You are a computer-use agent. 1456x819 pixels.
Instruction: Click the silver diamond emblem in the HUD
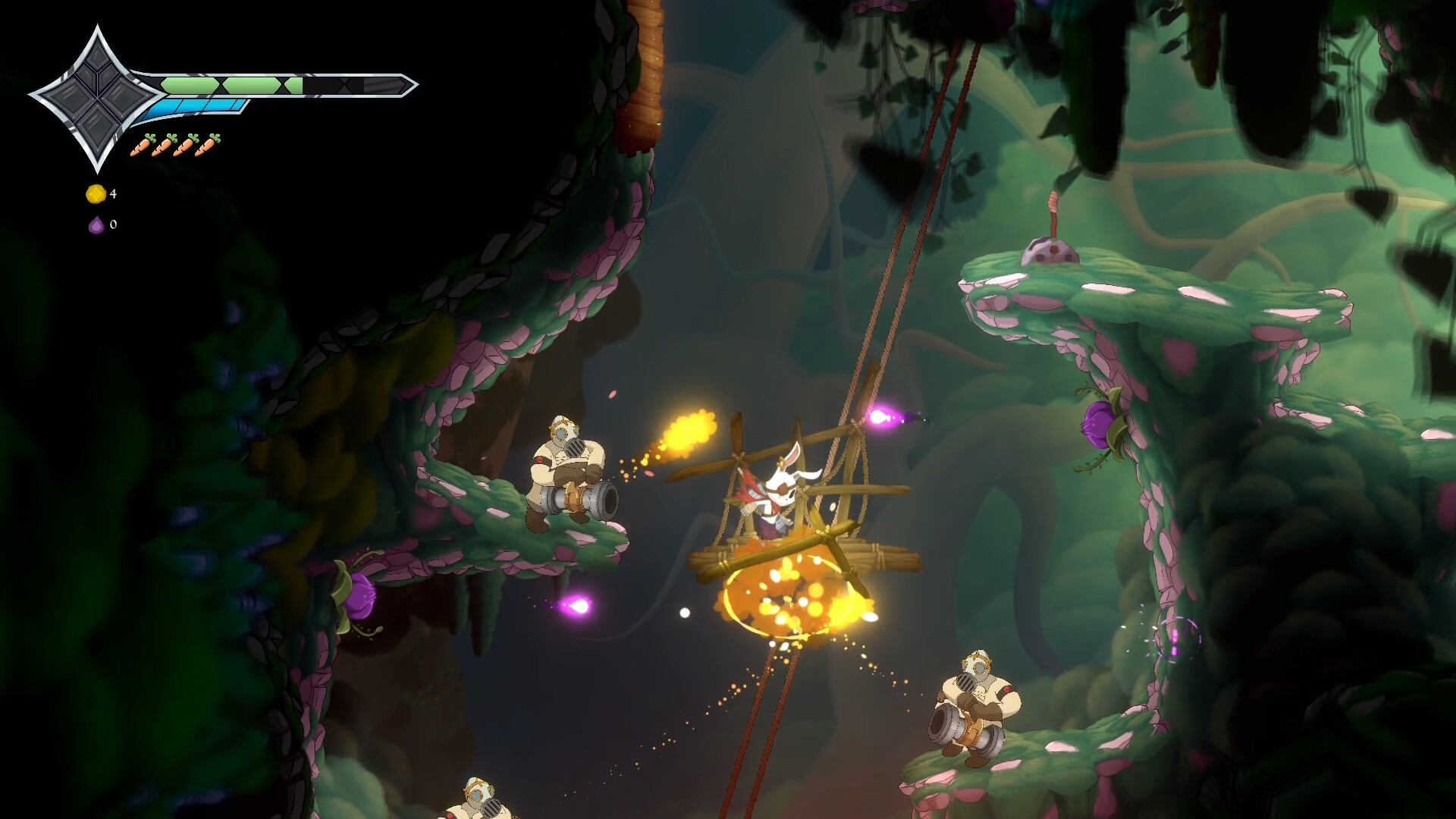click(x=96, y=98)
